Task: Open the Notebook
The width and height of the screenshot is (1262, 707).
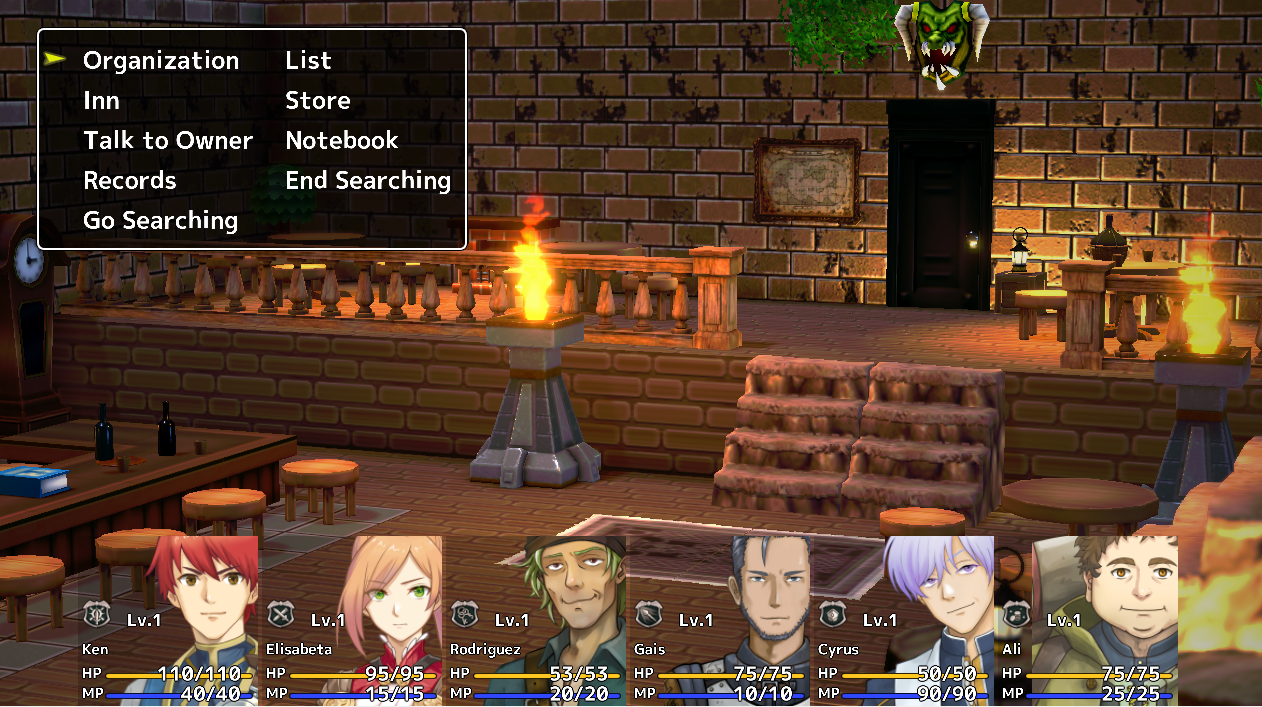Action: pyautogui.click(x=342, y=141)
